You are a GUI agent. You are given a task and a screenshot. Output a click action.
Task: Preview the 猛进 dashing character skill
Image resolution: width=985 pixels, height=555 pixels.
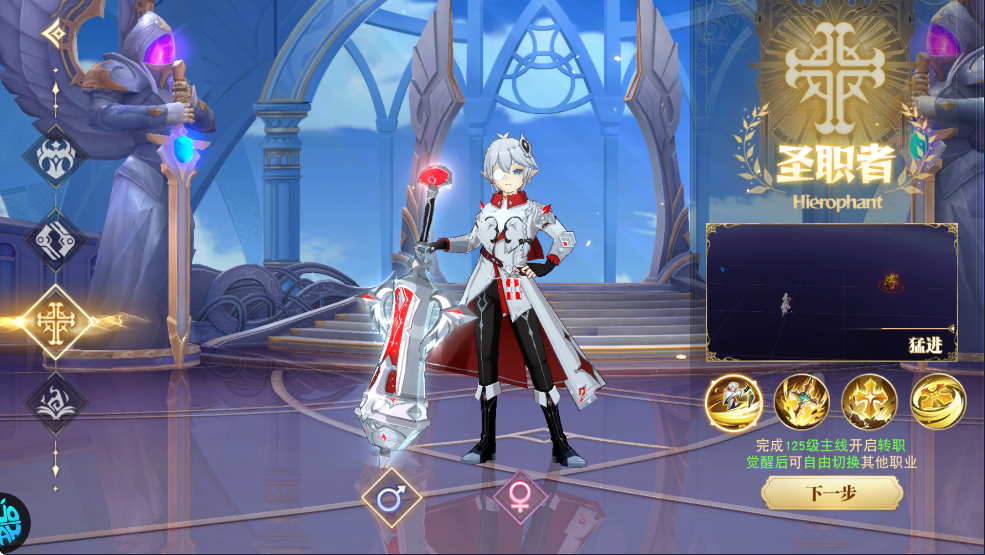[733, 402]
